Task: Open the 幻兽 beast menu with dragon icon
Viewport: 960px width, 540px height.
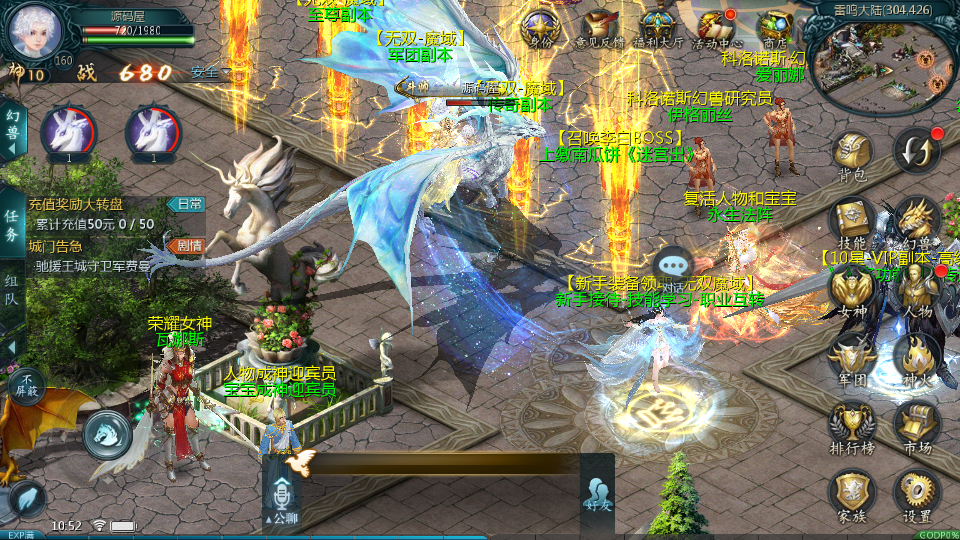Action: tap(916, 220)
